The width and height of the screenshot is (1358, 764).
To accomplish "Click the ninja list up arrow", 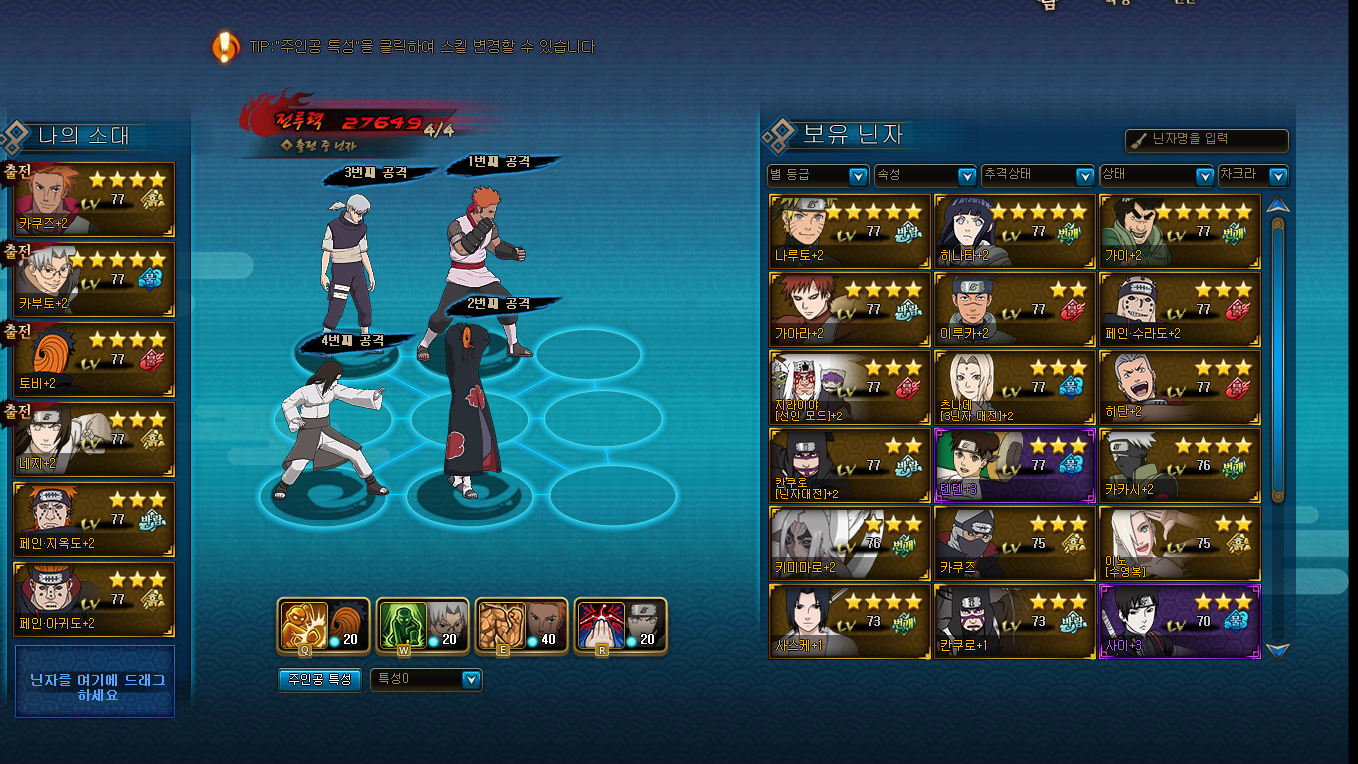I will coord(1277,206).
